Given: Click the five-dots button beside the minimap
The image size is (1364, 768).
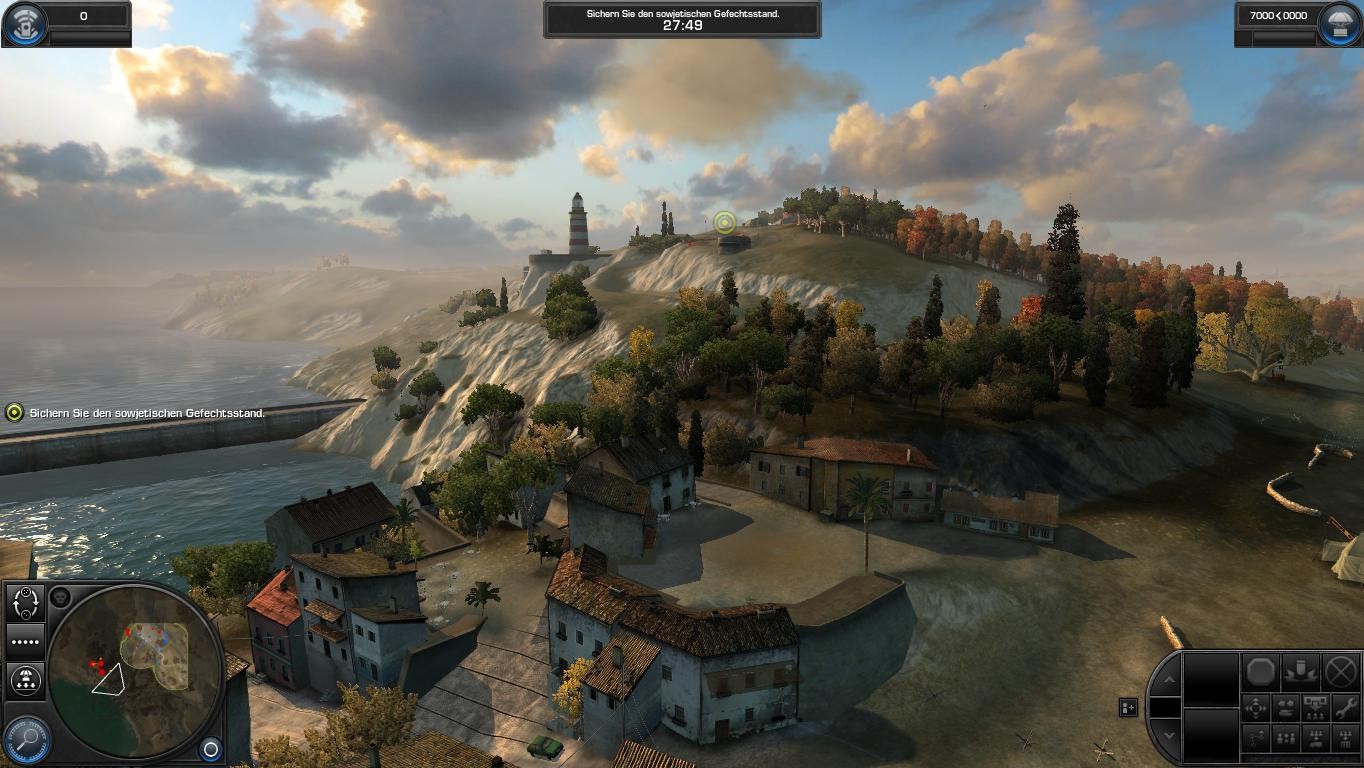Looking at the screenshot, I should [x=25, y=641].
